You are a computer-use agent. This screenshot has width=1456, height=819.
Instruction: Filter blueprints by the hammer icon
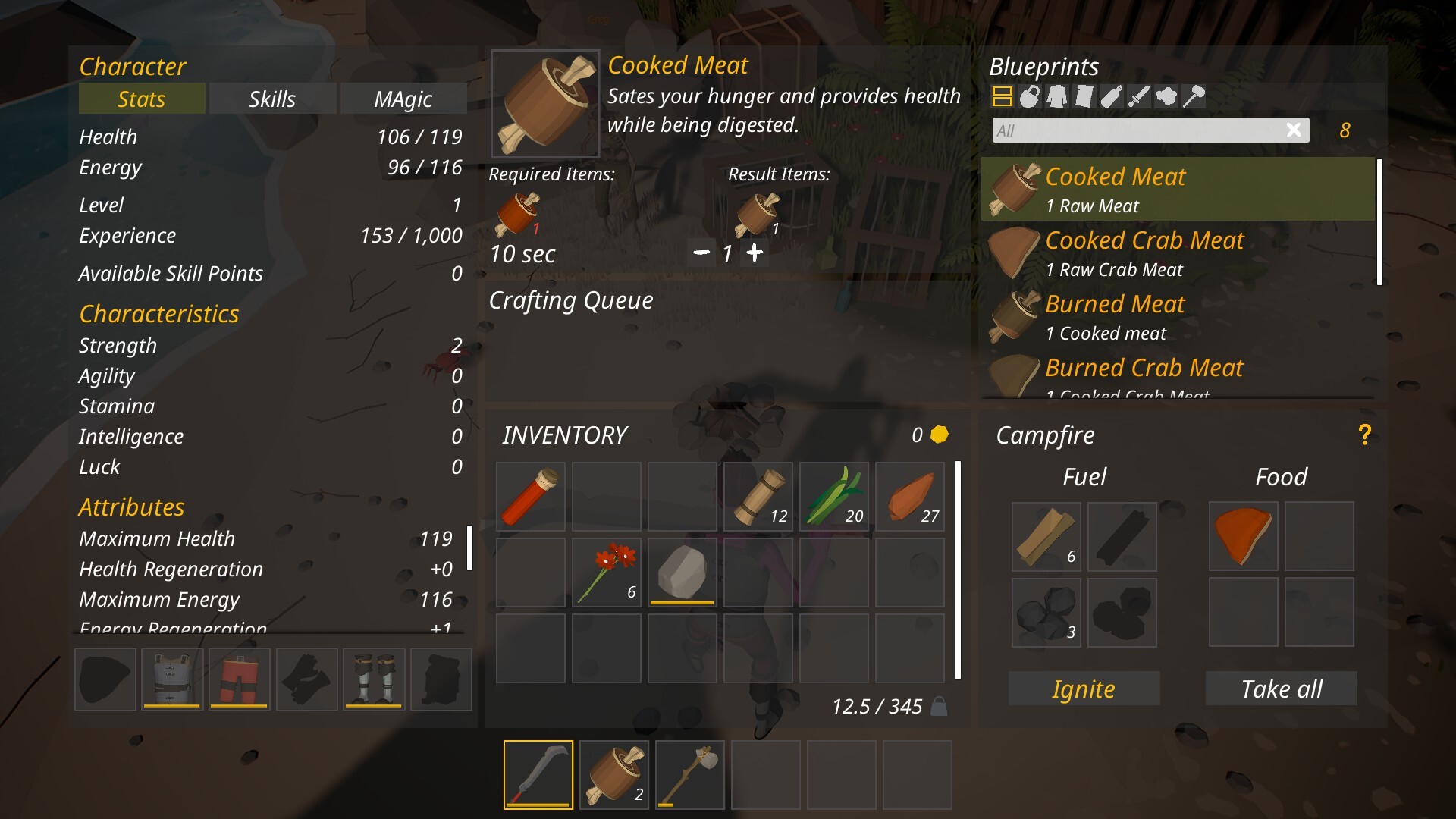point(1194,96)
